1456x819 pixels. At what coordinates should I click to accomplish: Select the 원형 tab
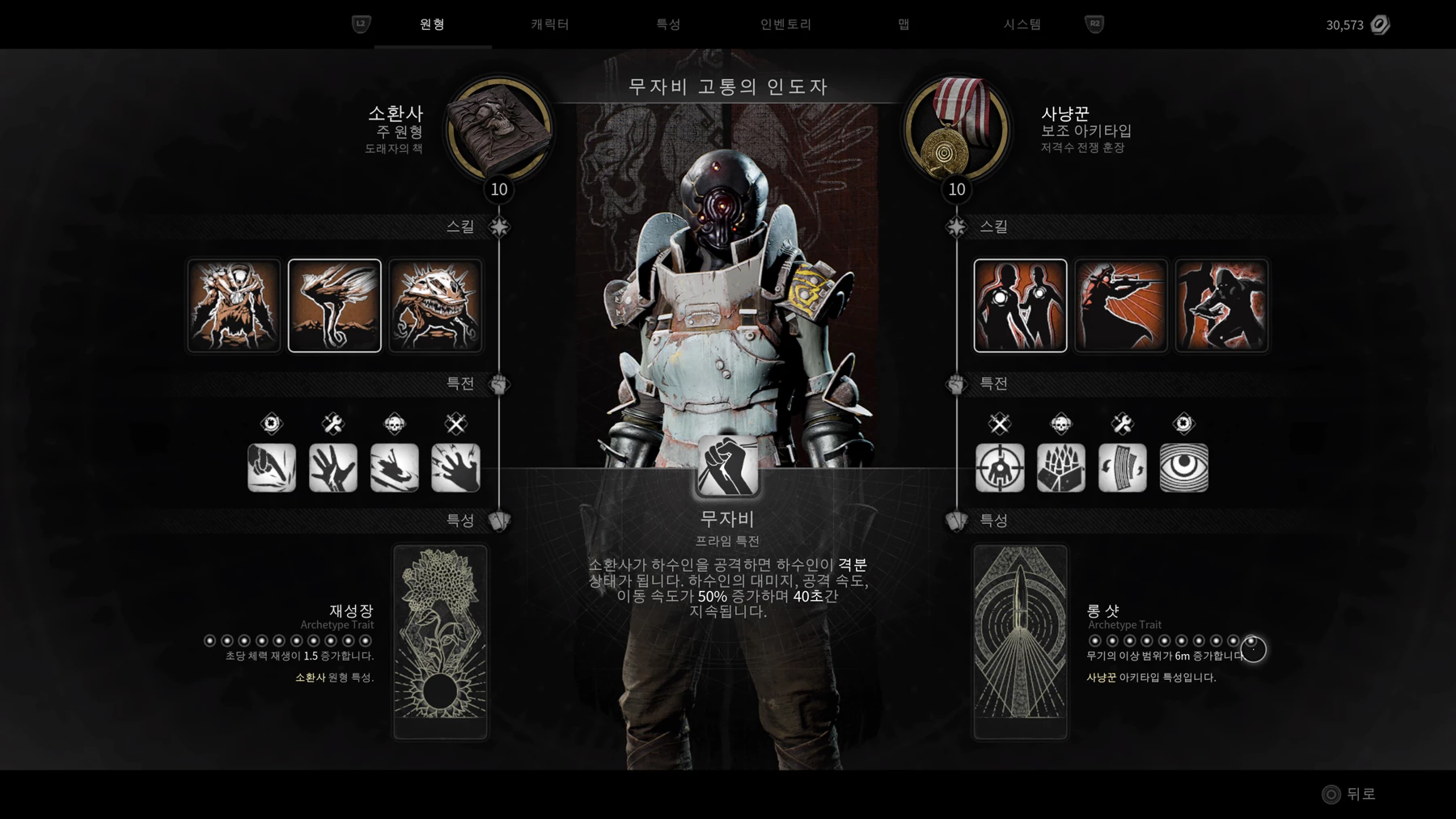click(432, 24)
